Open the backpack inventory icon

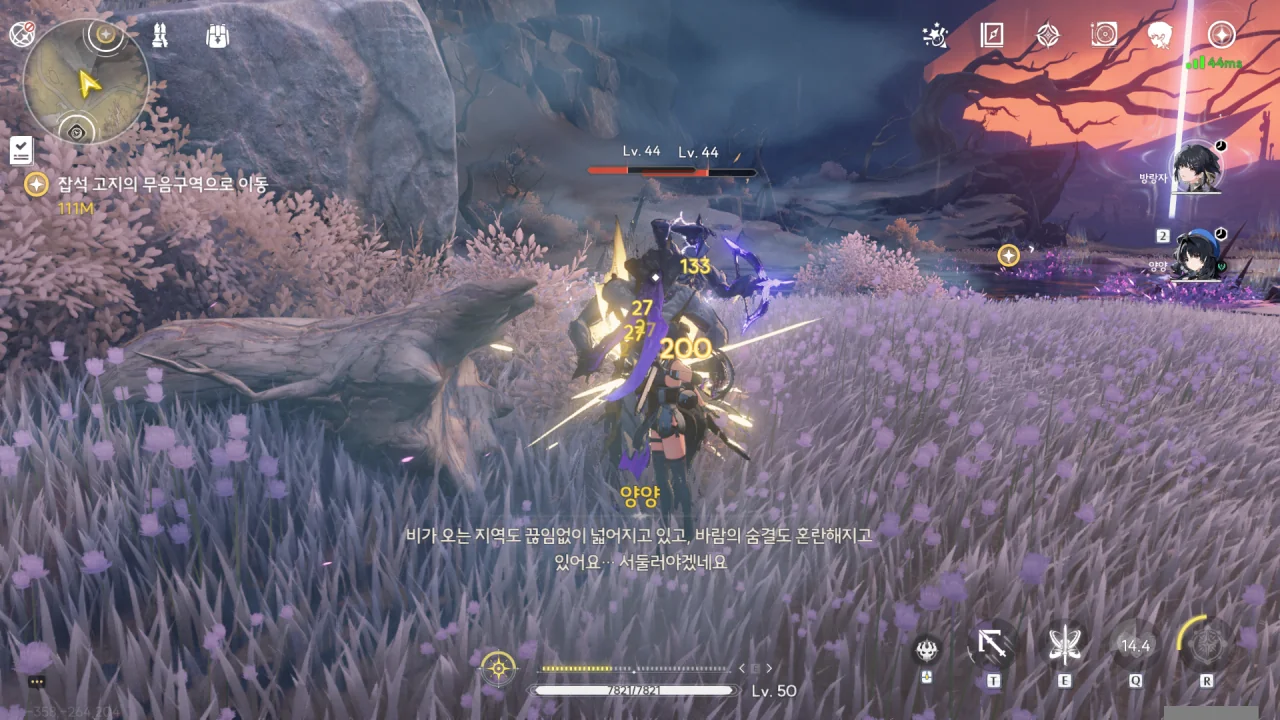coord(218,37)
